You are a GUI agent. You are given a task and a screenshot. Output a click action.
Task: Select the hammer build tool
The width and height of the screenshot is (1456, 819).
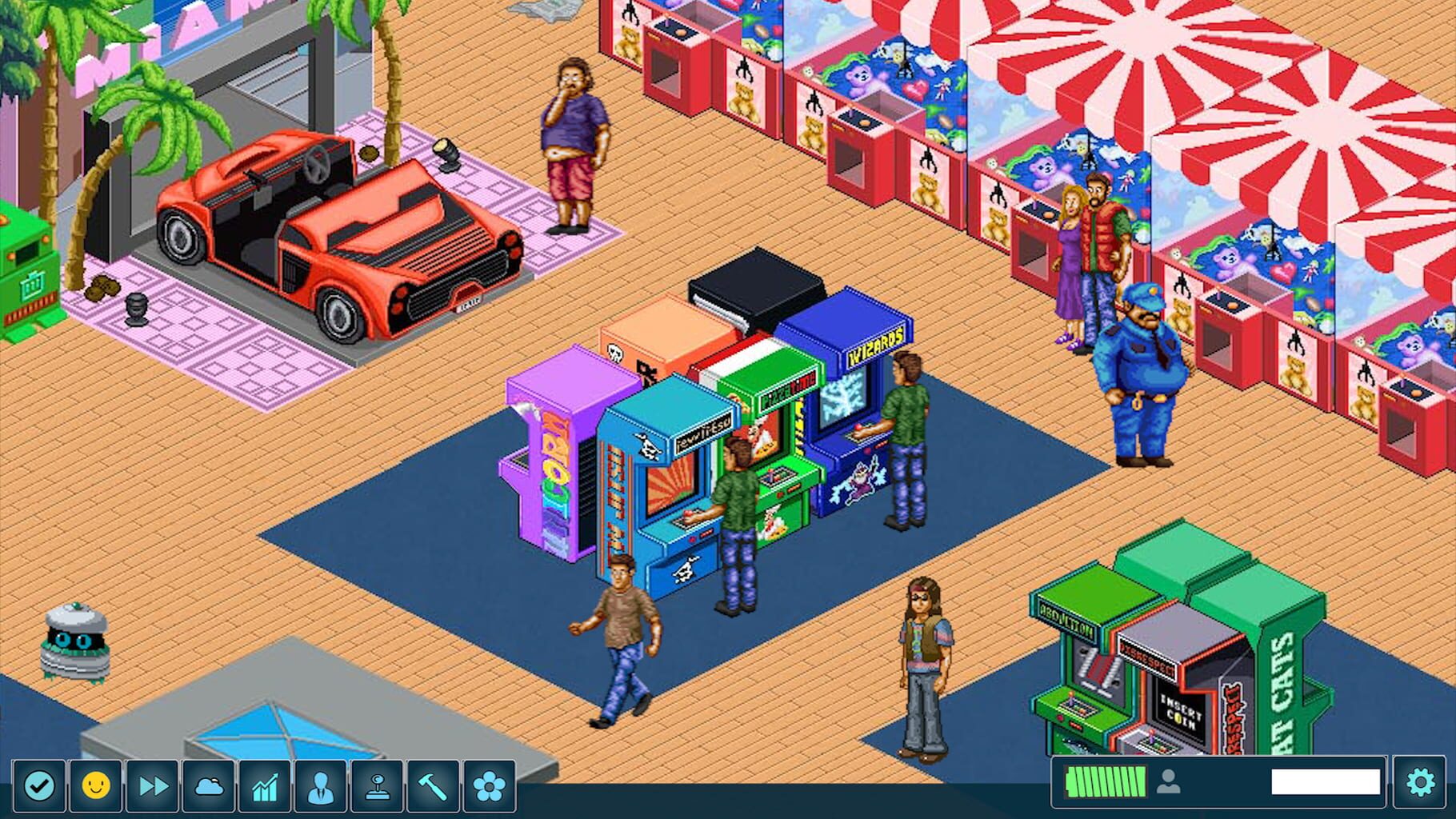click(432, 785)
